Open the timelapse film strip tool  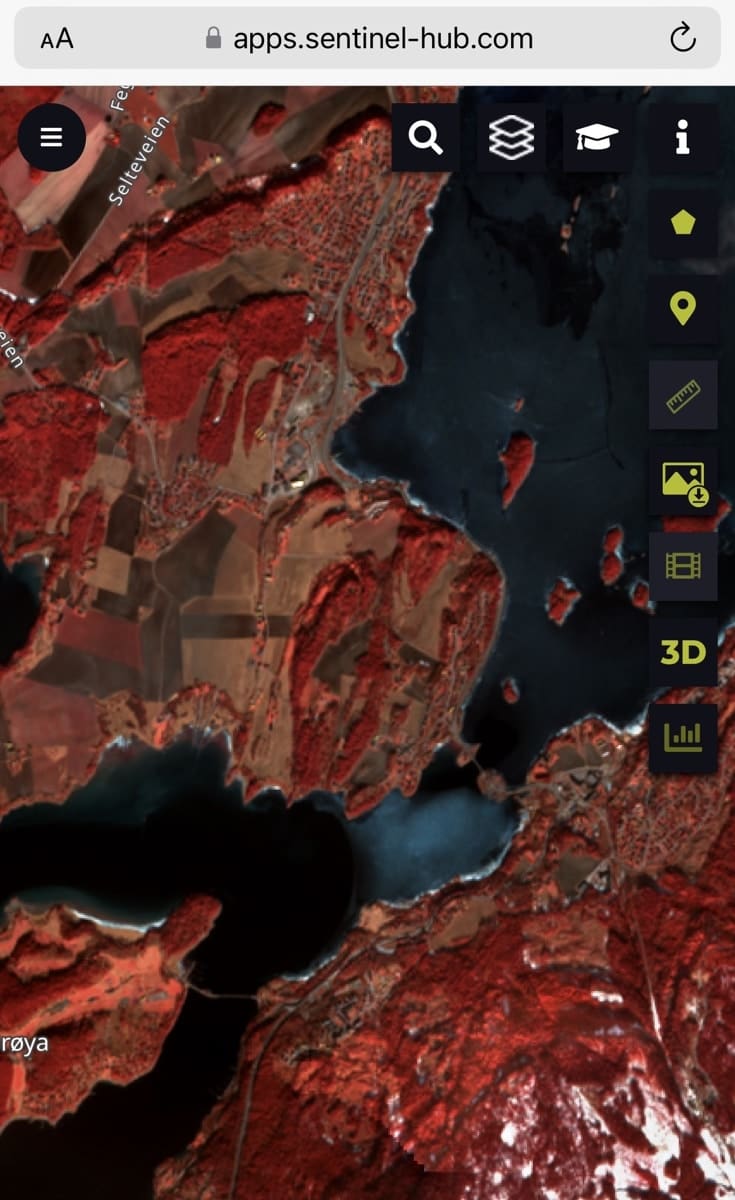[683, 567]
